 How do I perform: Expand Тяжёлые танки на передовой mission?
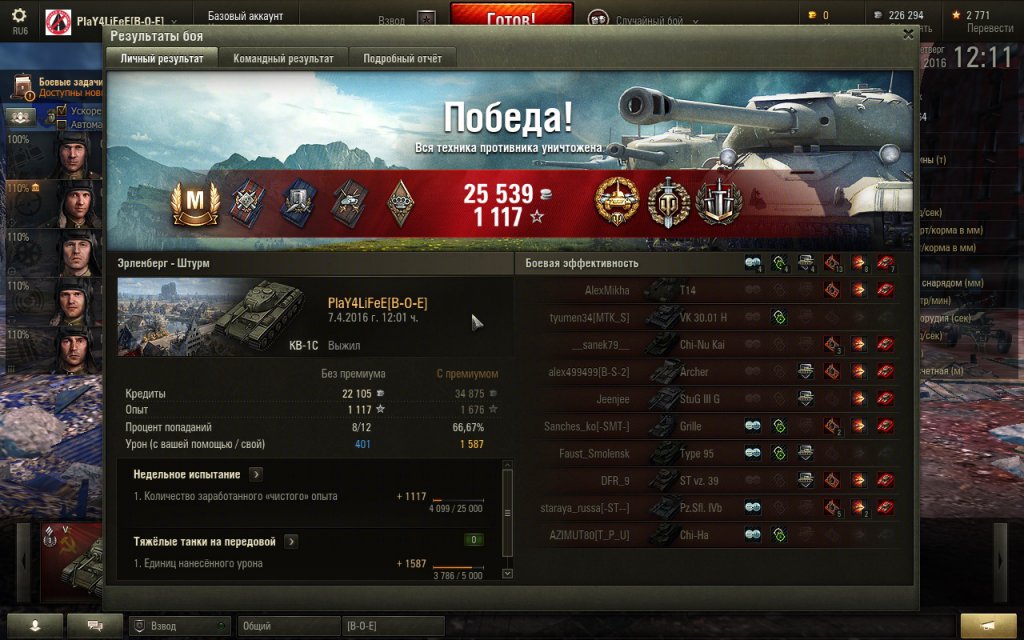pos(291,541)
